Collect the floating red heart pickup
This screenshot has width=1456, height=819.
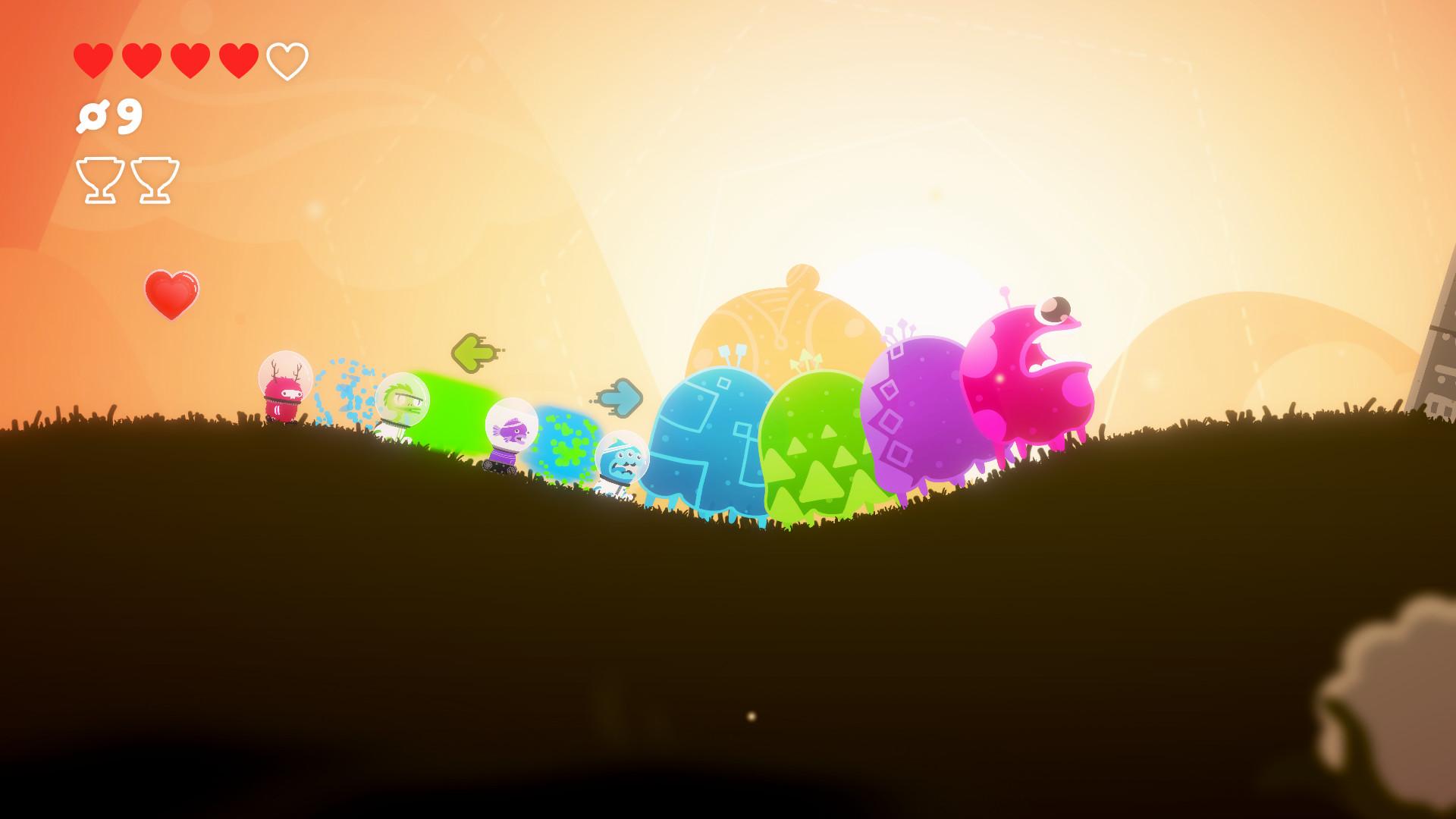coord(171,293)
